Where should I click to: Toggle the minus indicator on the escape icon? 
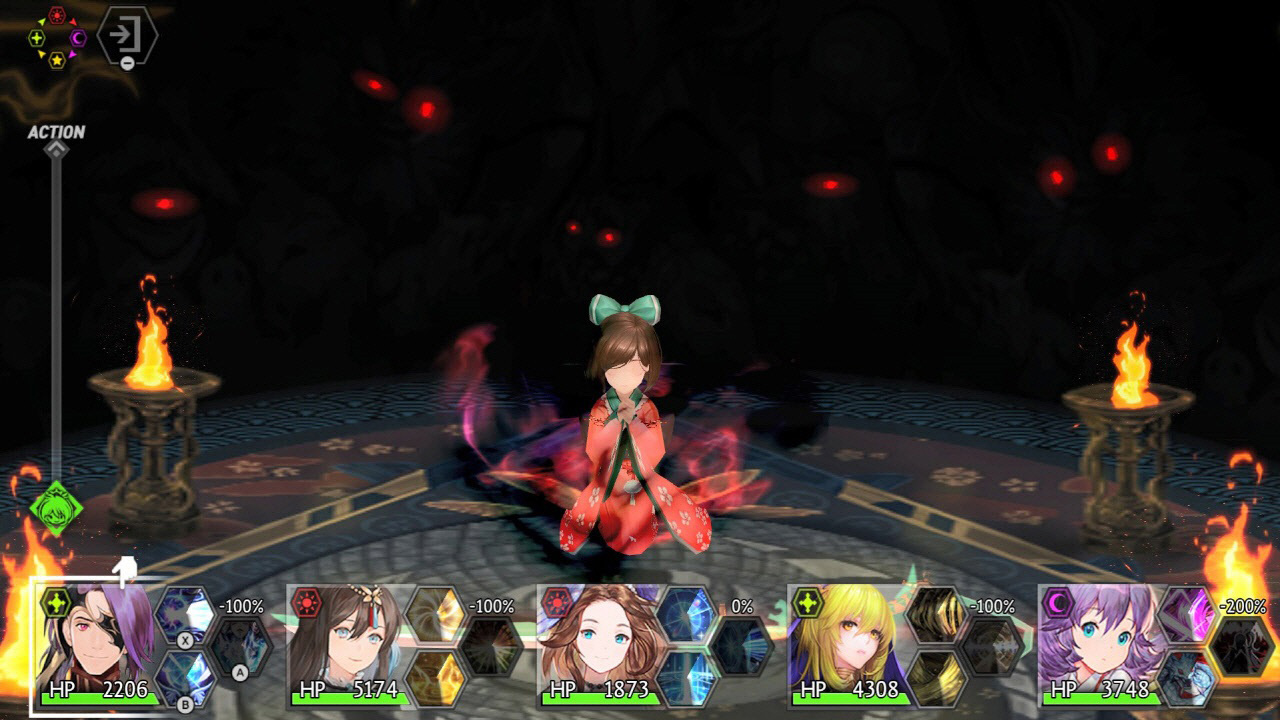coord(127,63)
